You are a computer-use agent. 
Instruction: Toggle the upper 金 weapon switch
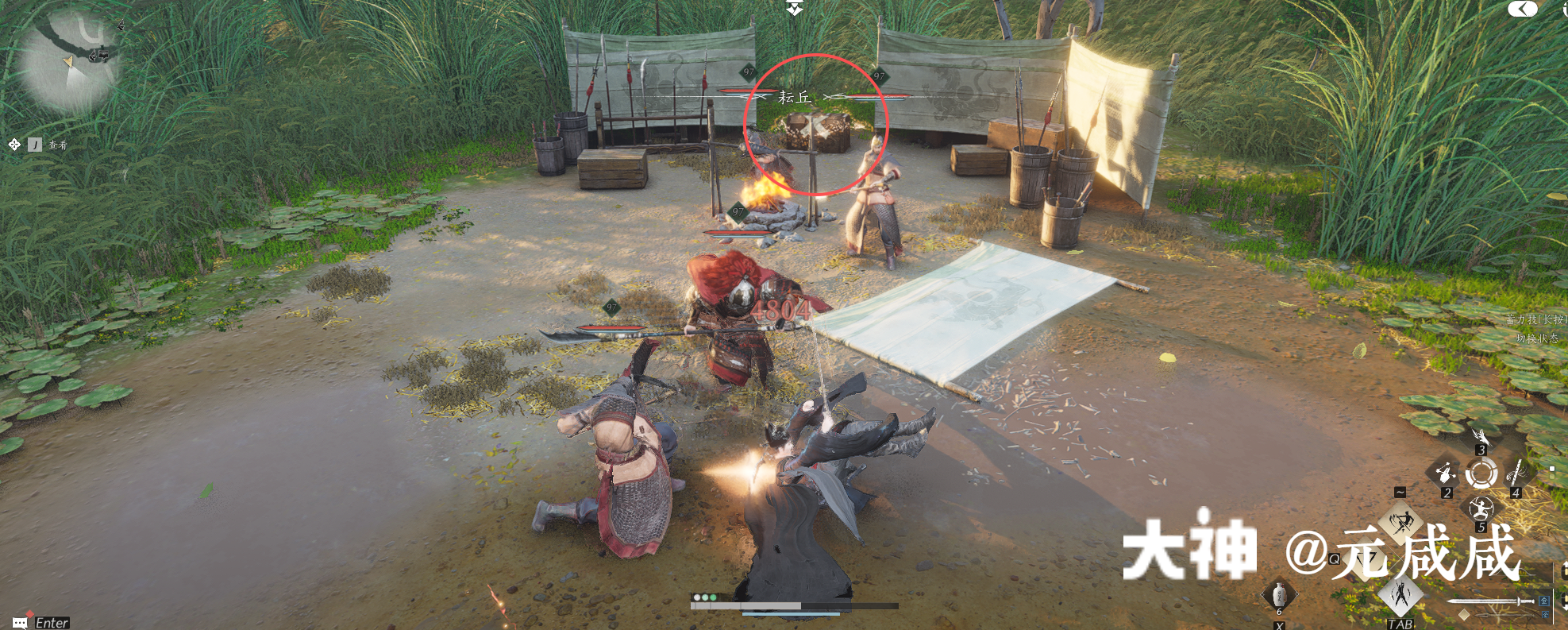[x=1544, y=601]
